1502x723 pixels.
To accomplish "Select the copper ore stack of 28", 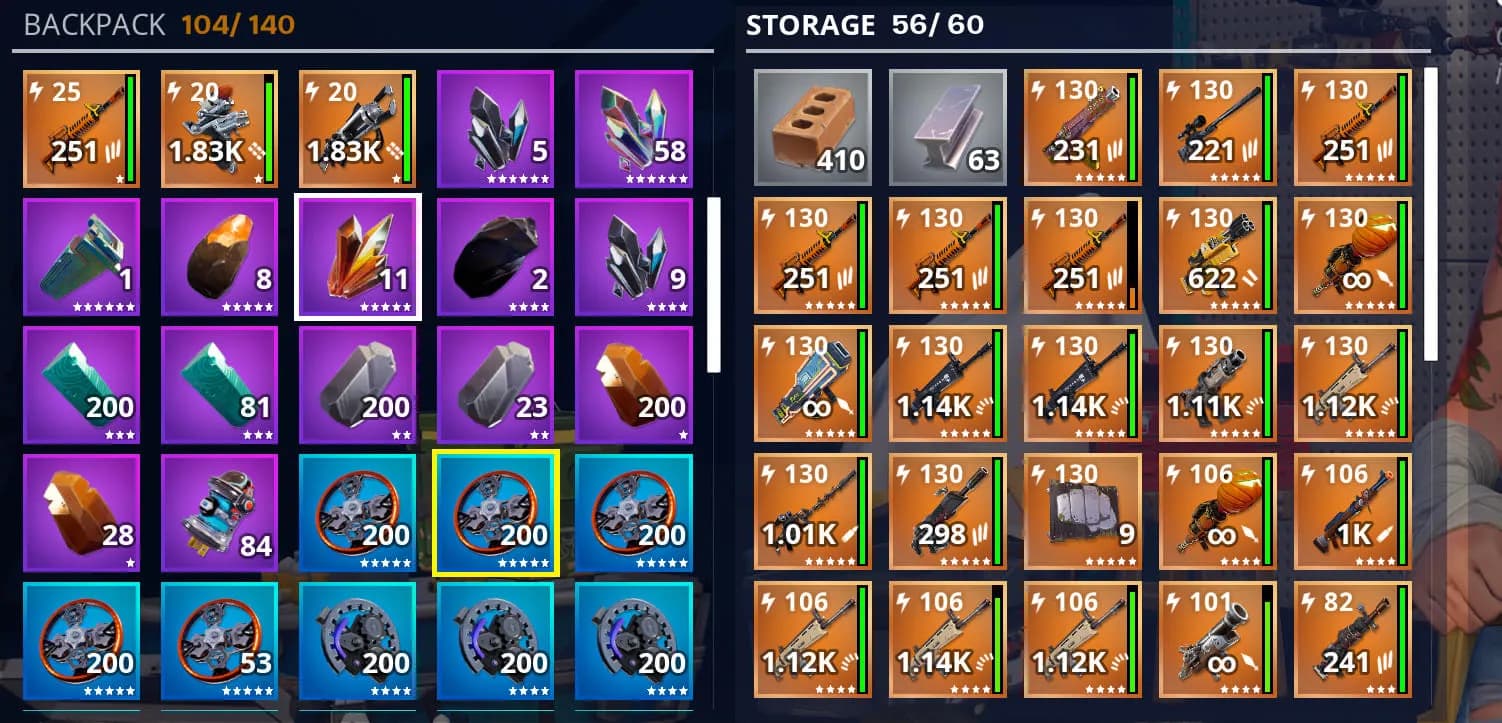I will (x=82, y=513).
